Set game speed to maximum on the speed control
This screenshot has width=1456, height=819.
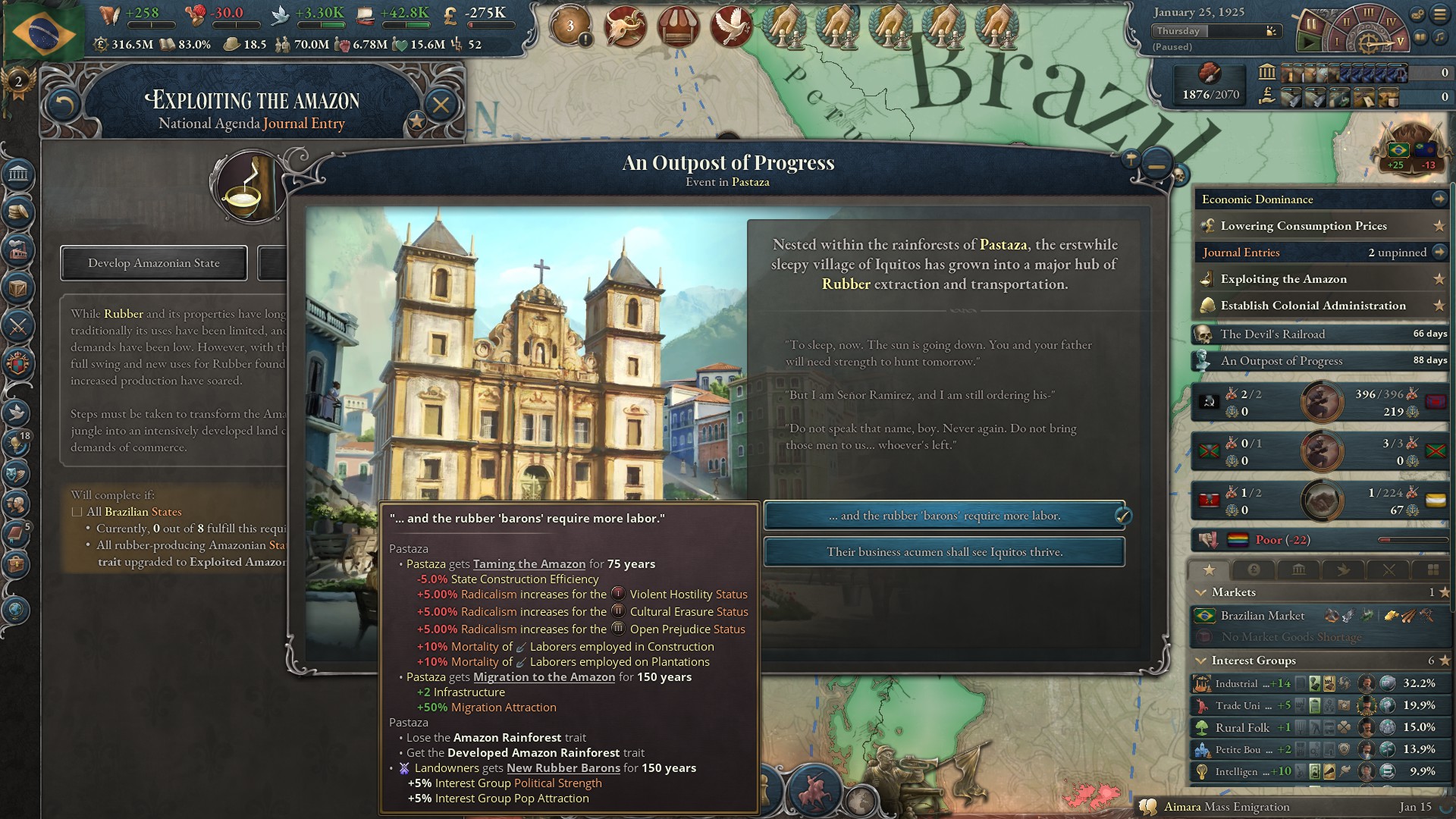[x=1401, y=42]
